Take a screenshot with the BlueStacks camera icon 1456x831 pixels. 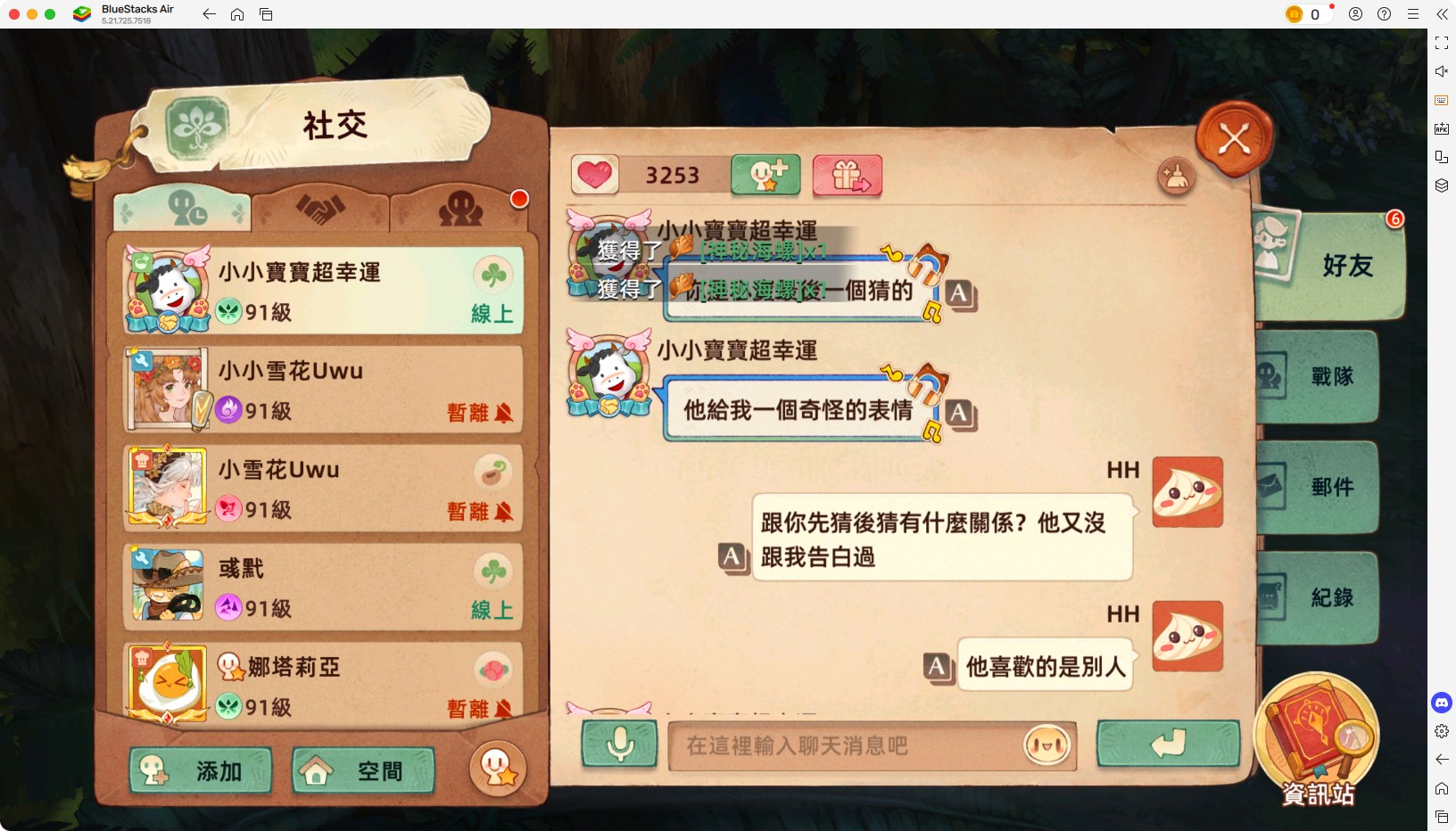pyautogui.click(x=1441, y=100)
